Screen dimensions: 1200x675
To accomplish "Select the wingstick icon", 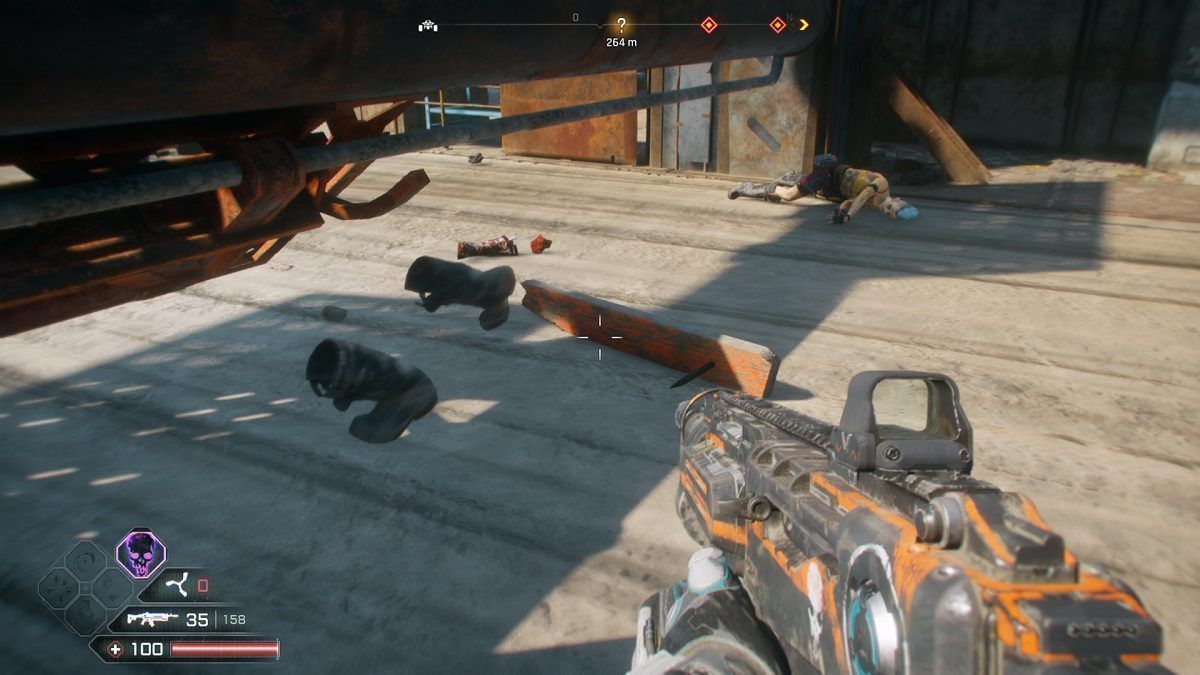I will (176, 585).
